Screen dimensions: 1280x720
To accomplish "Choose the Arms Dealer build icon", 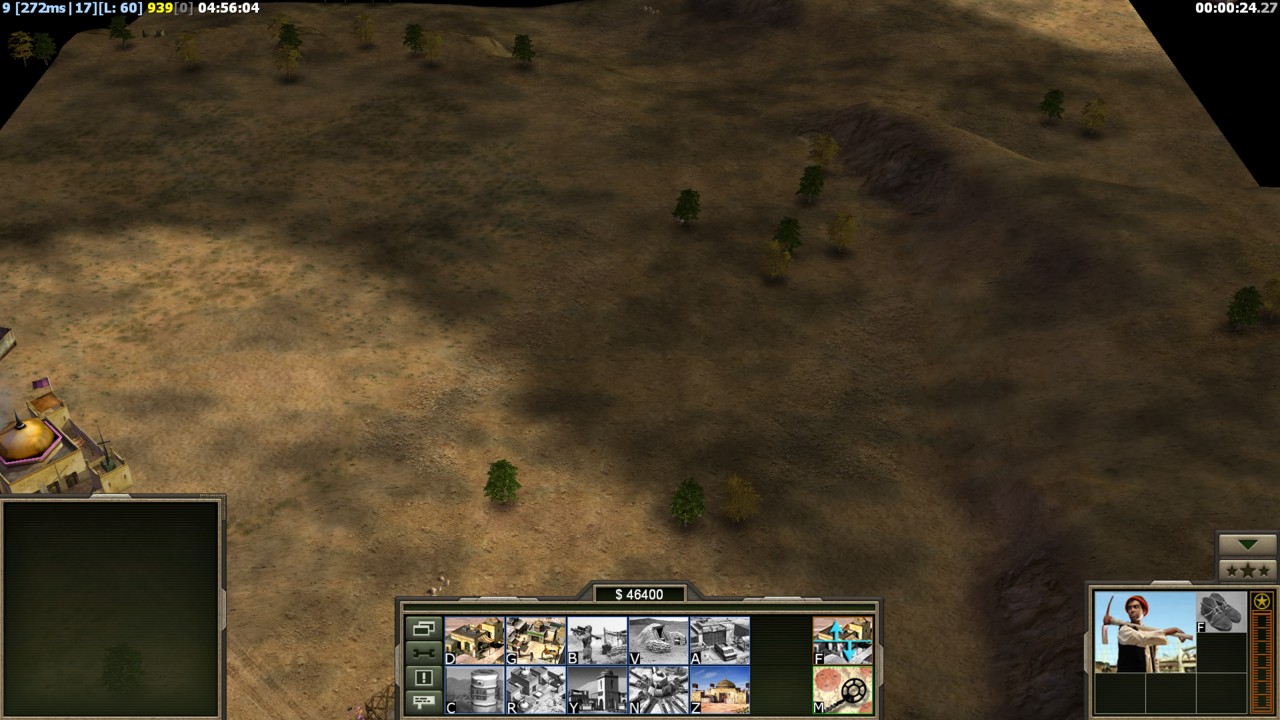I will click(719, 640).
